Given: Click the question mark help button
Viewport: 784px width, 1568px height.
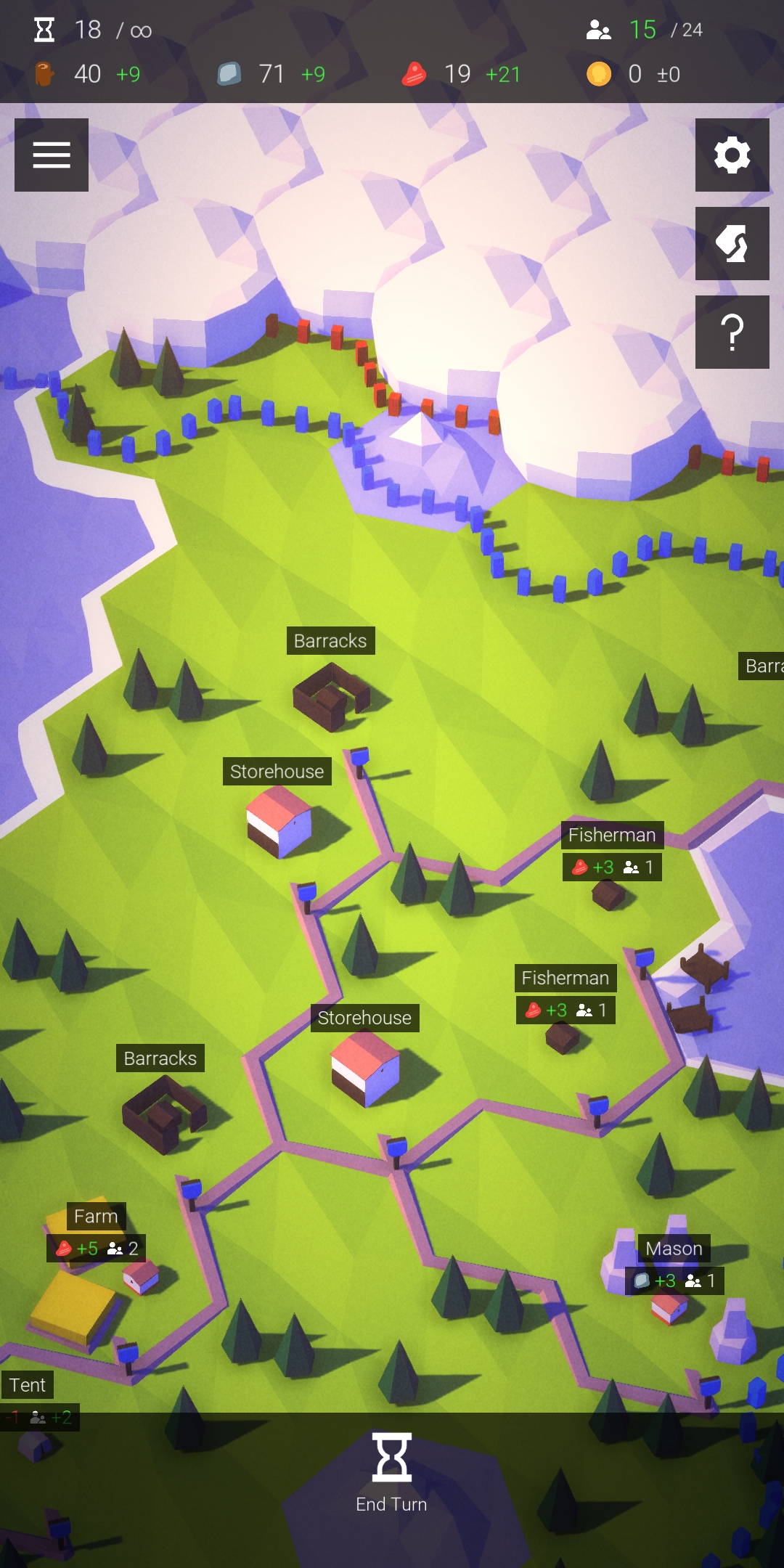Looking at the screenshot, I should (x=732, y=332).
